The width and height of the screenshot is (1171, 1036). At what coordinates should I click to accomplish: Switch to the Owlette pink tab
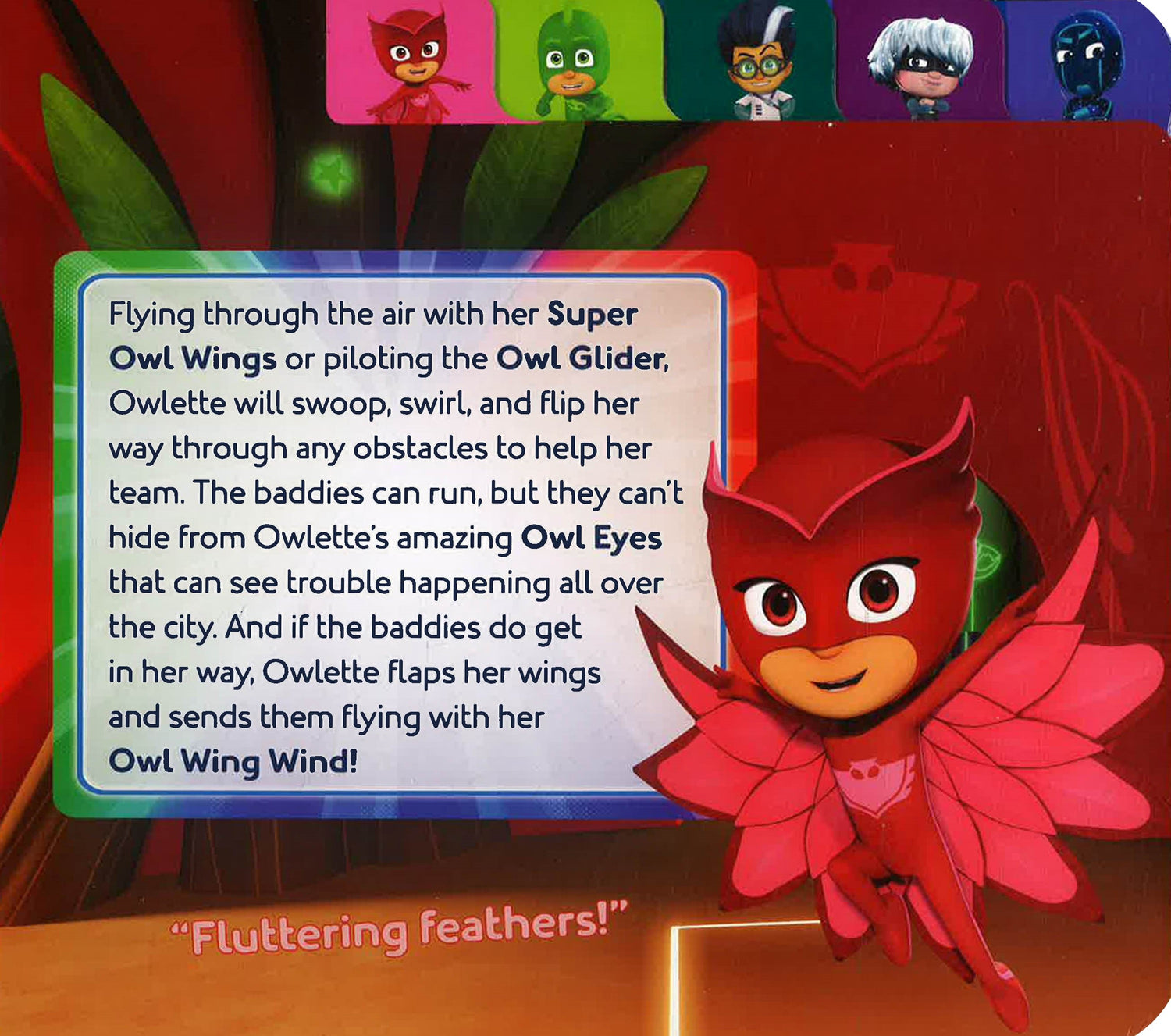click(x=411, y=62)
